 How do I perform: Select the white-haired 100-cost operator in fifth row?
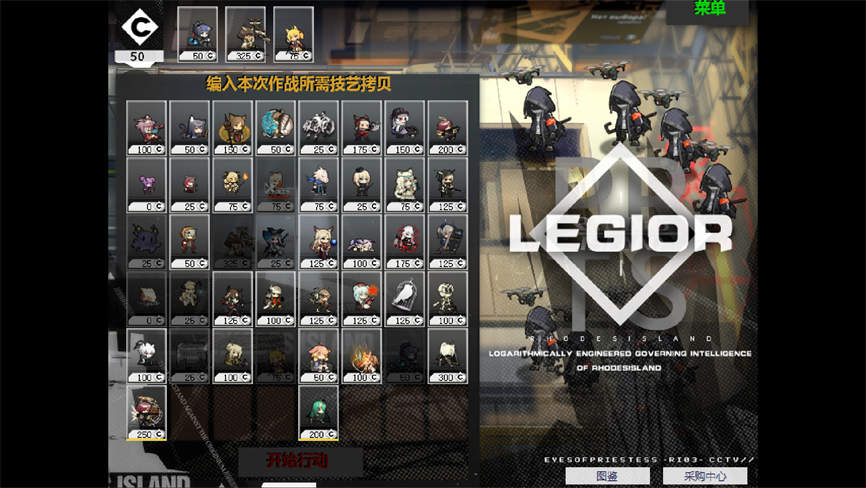point(146,355)
